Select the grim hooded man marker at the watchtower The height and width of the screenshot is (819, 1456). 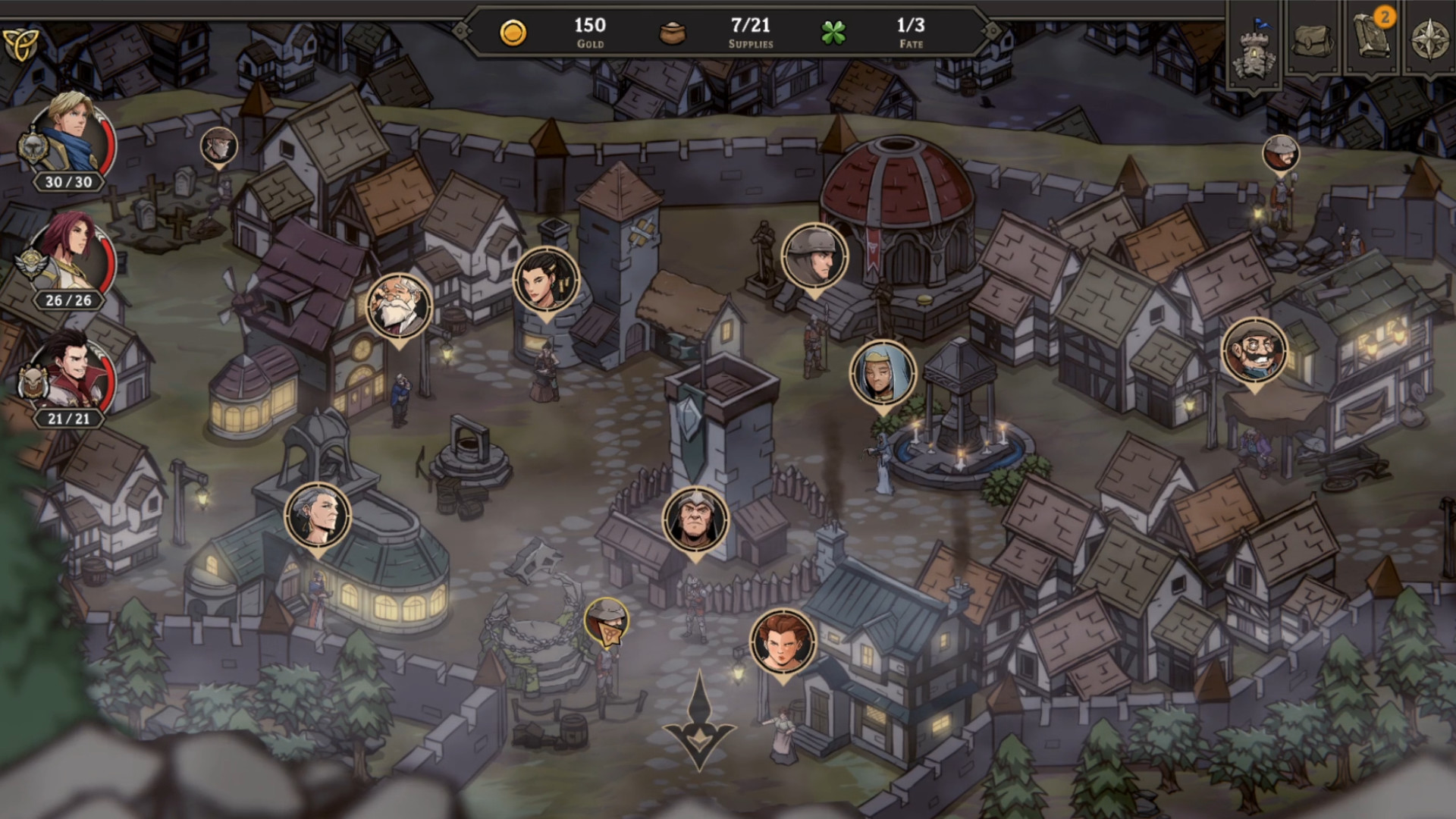point(695,519)
